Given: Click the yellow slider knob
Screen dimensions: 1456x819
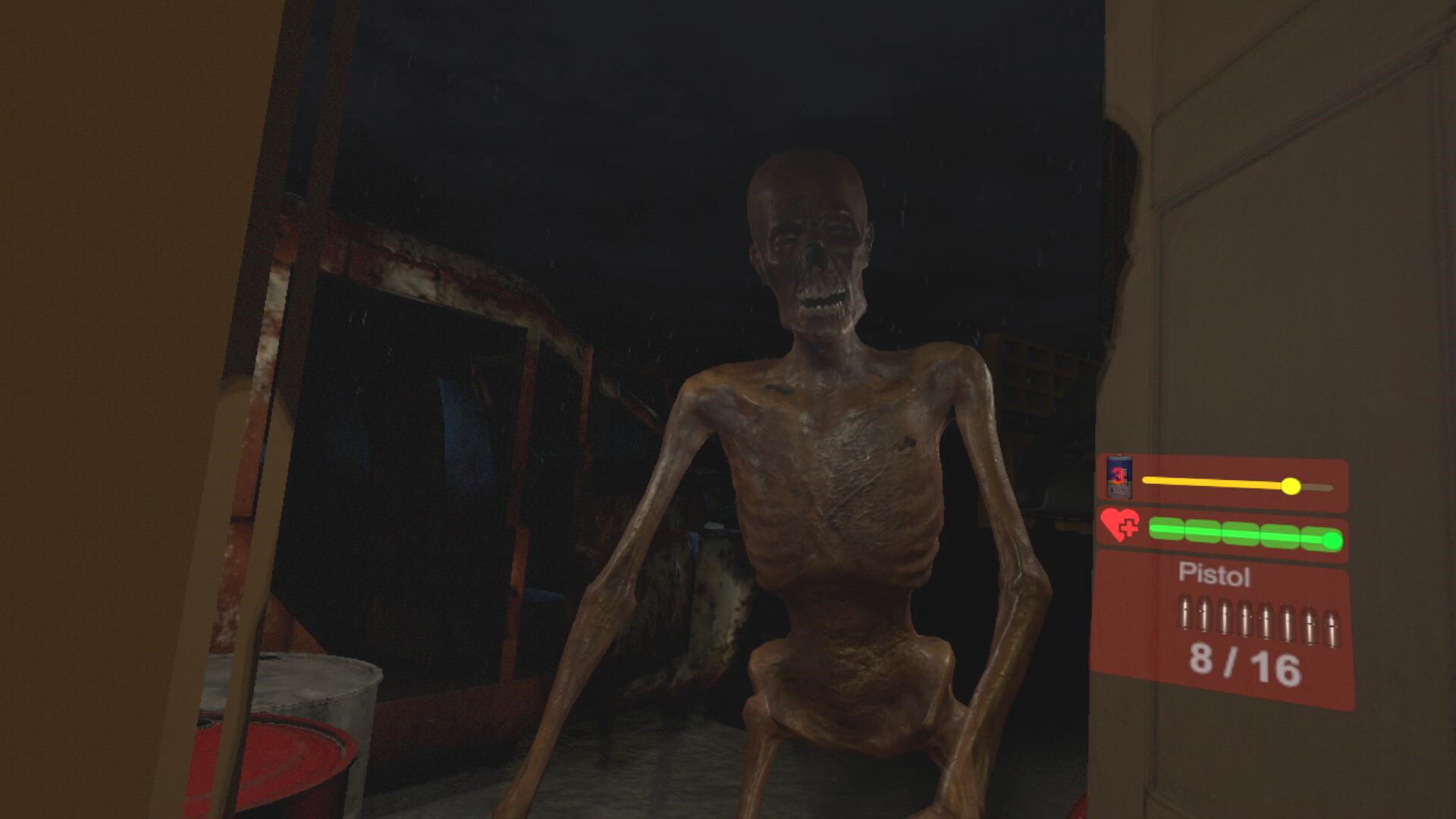Looking at the screenshot, I should point(1291,485).
